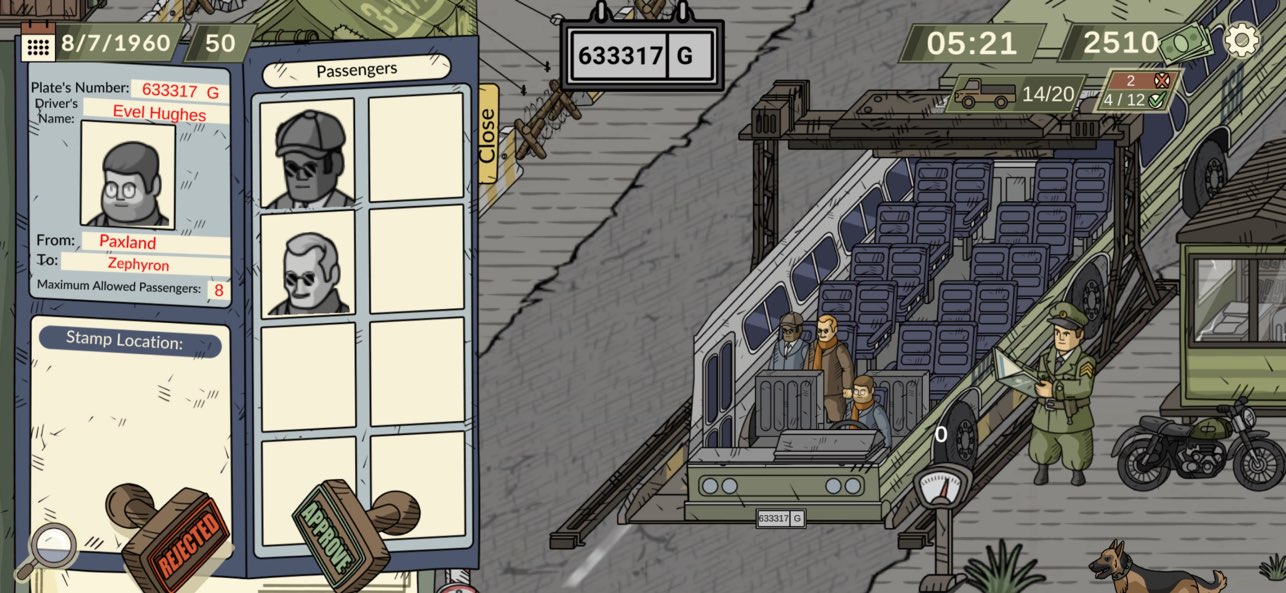Inspect the driver's photo of Evel Hughes
Image resolution: width=1286 pixels, height=593 pixels.
(x=128, y=175)
